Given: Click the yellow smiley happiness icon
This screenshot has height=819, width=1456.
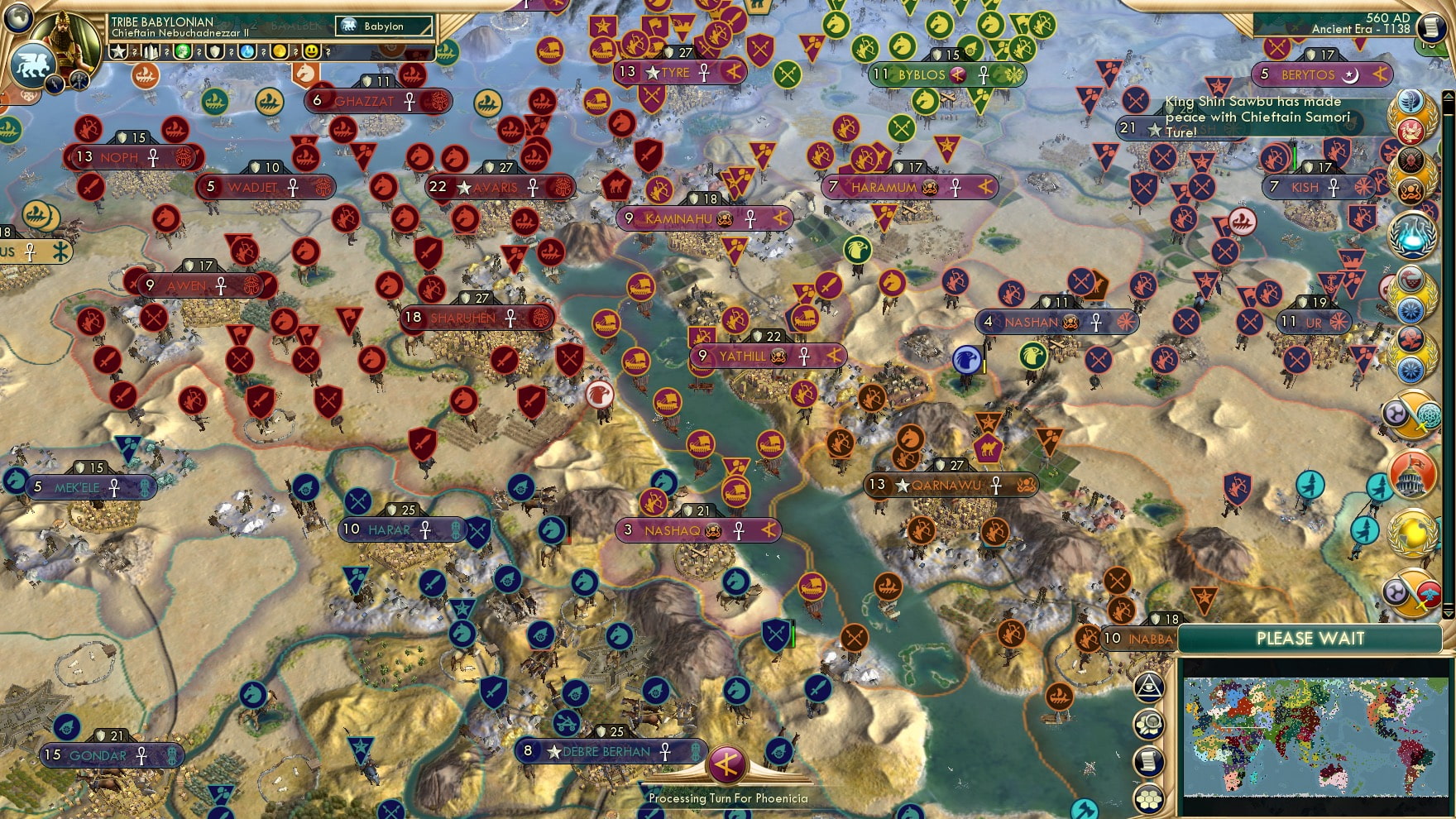Looking at the screenshot, I should coord(312,51).
